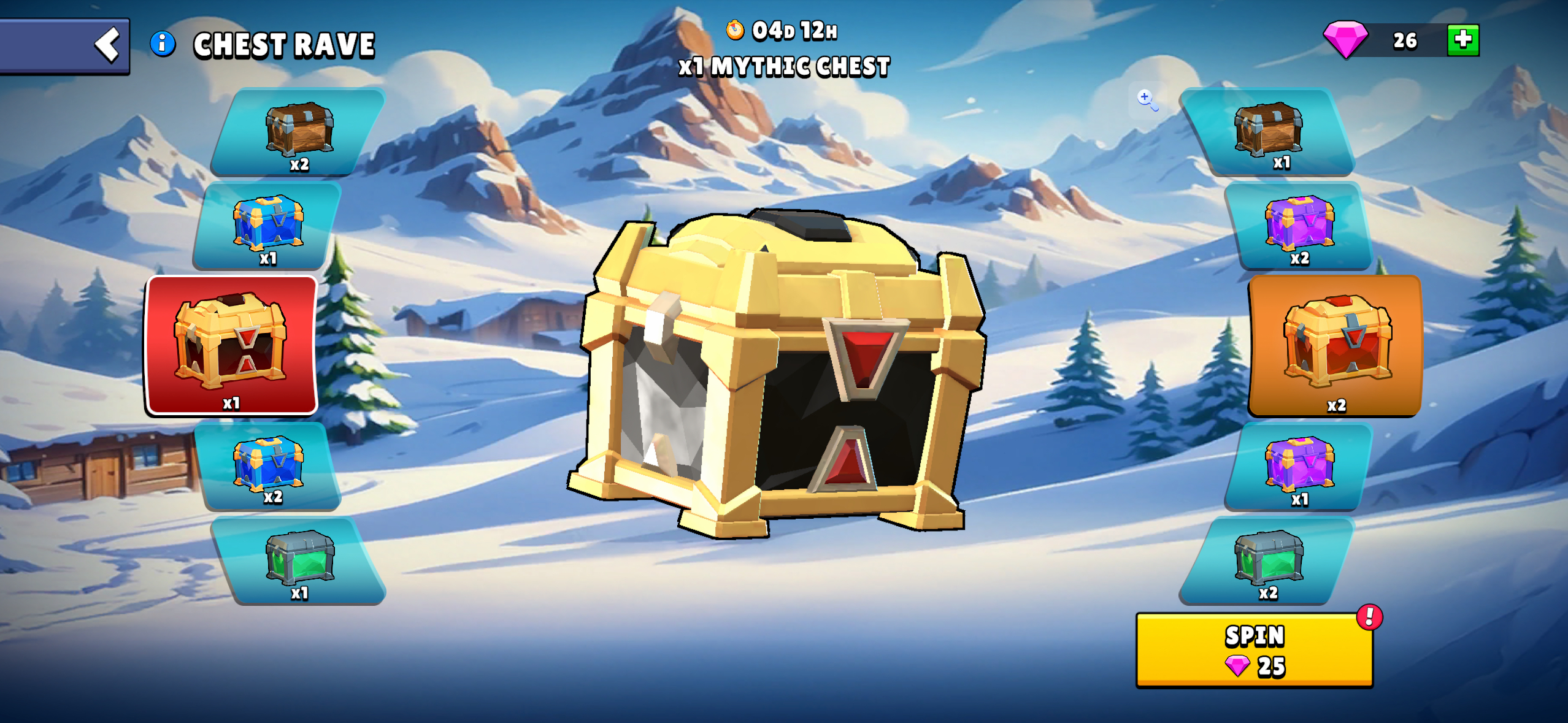Add more gems with the green plus
The height and width of the screenshot is (723, 1568).
tap(1462, 40)
